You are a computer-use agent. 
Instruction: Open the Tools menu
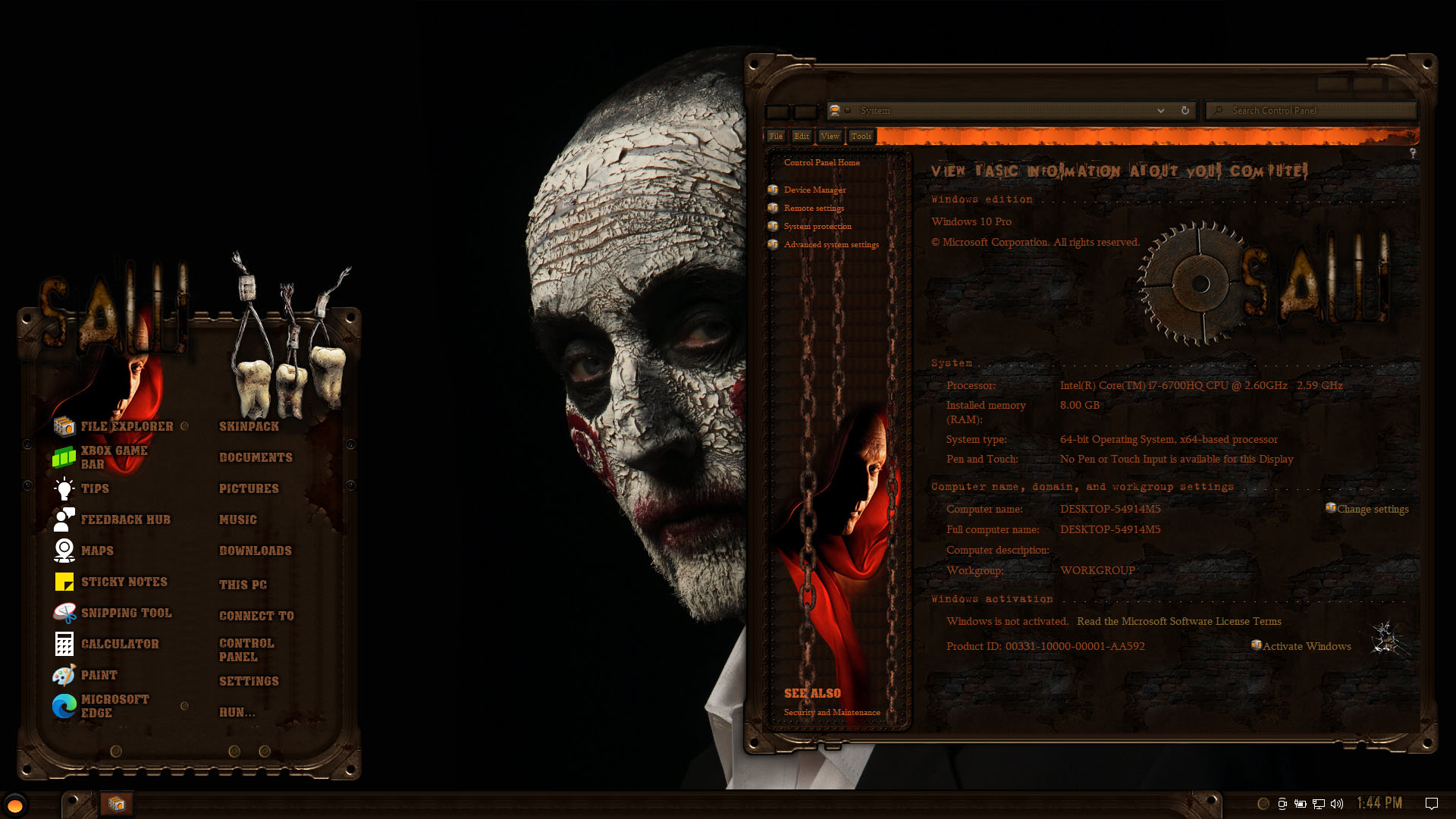click(861, 136)
